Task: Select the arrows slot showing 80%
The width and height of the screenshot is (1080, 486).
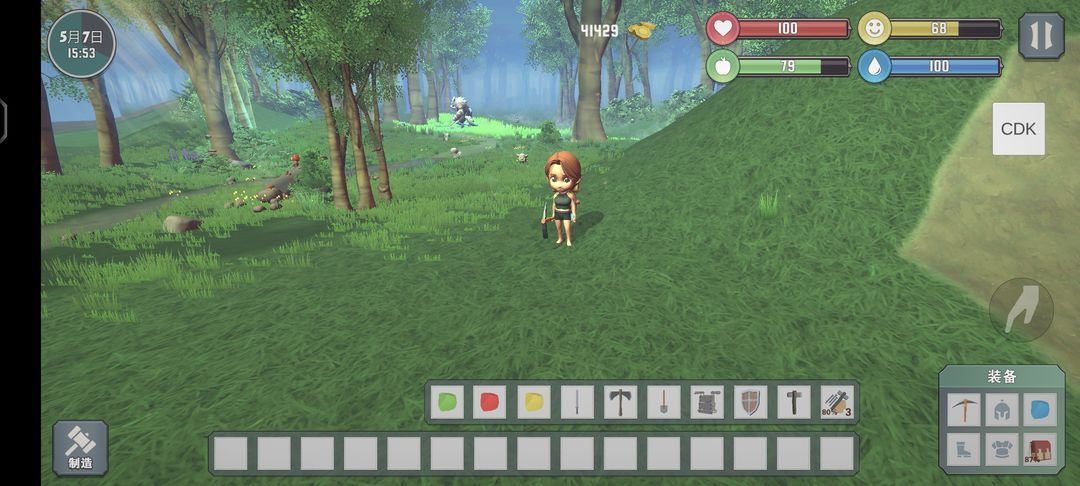Action: (836, 402)
